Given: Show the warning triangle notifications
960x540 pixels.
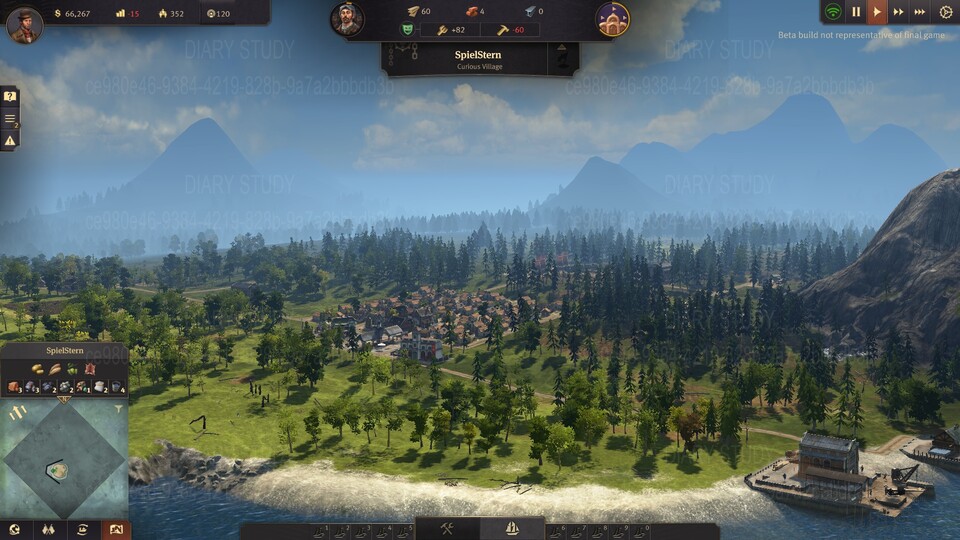Looking at the screenshot, I should (10, 141).
